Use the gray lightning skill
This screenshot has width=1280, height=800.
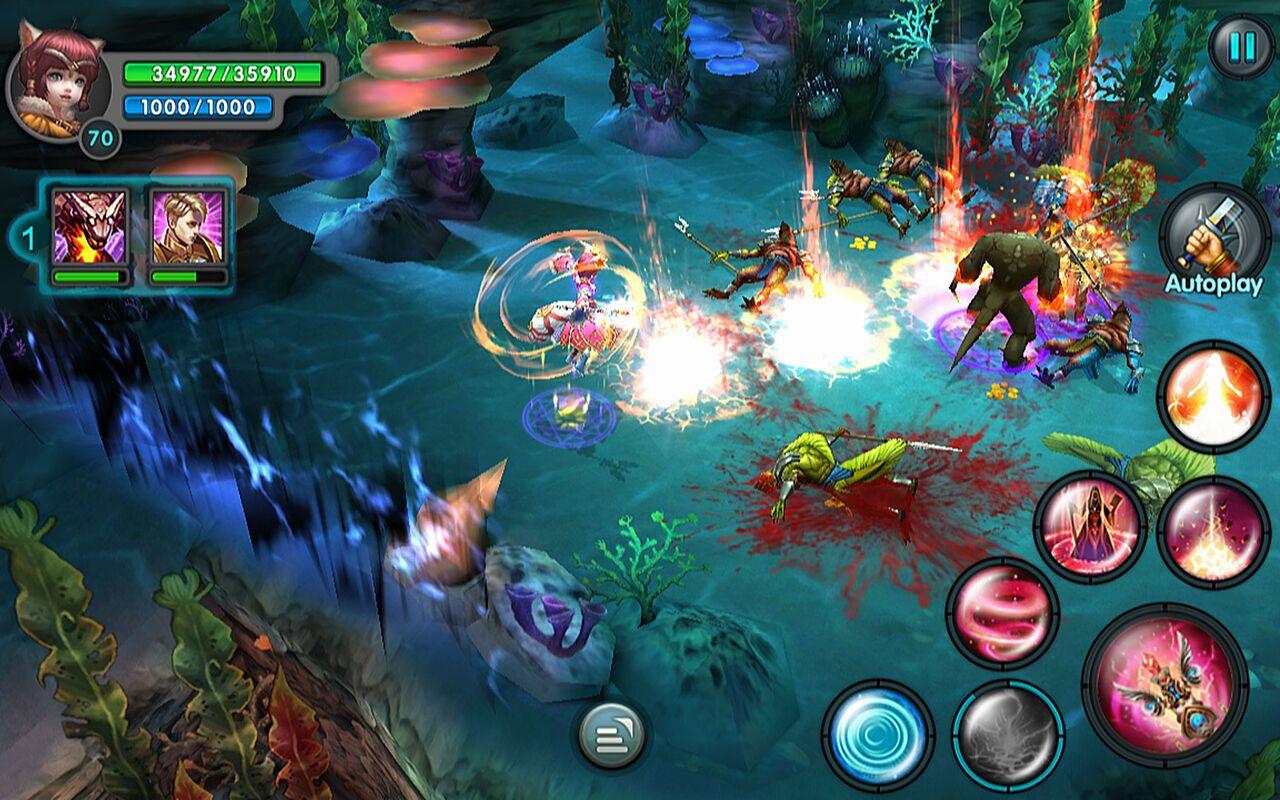(x=1007, y=737)
